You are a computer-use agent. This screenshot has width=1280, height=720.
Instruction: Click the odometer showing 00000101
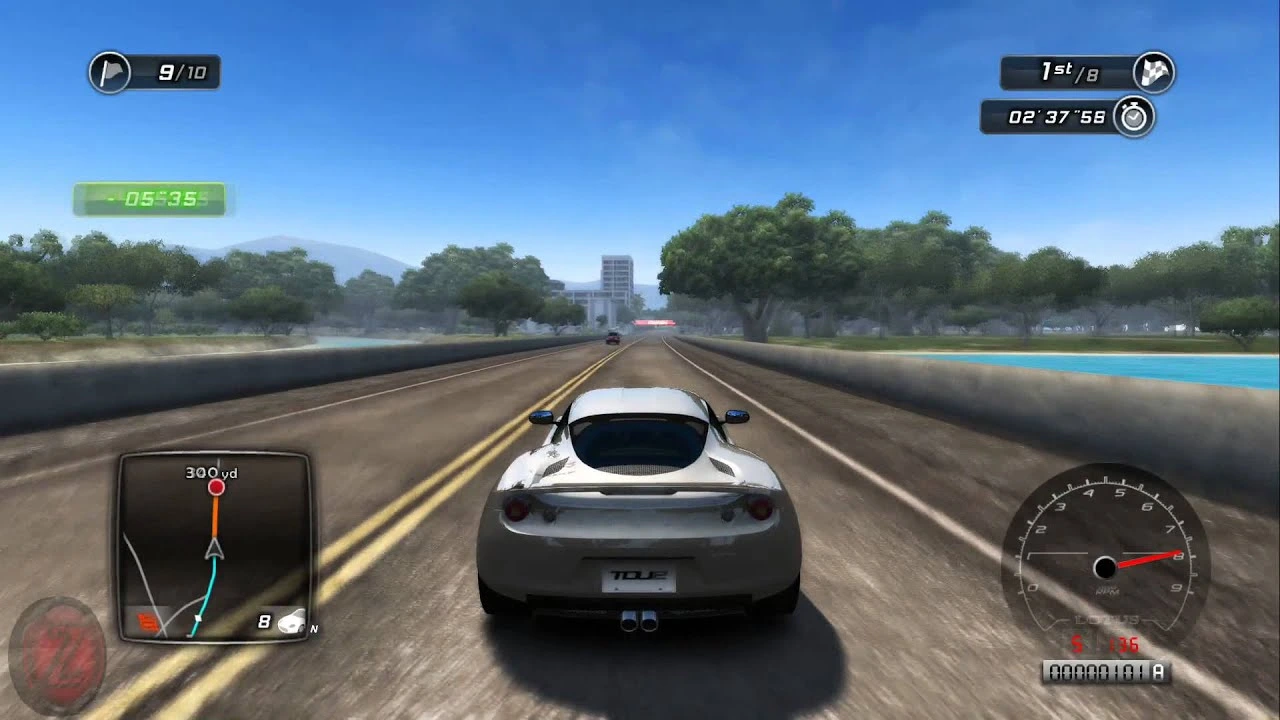[1100, 670]
